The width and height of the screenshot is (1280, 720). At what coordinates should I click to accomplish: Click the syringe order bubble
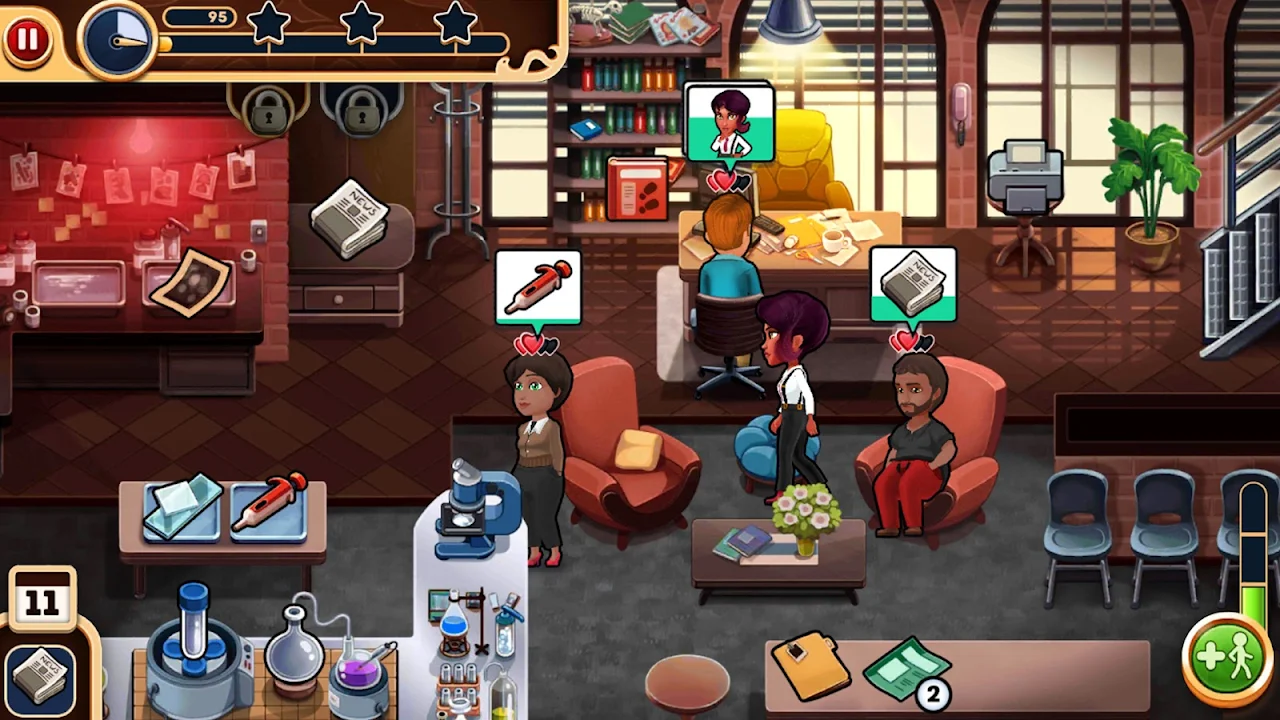click(538, 287)
